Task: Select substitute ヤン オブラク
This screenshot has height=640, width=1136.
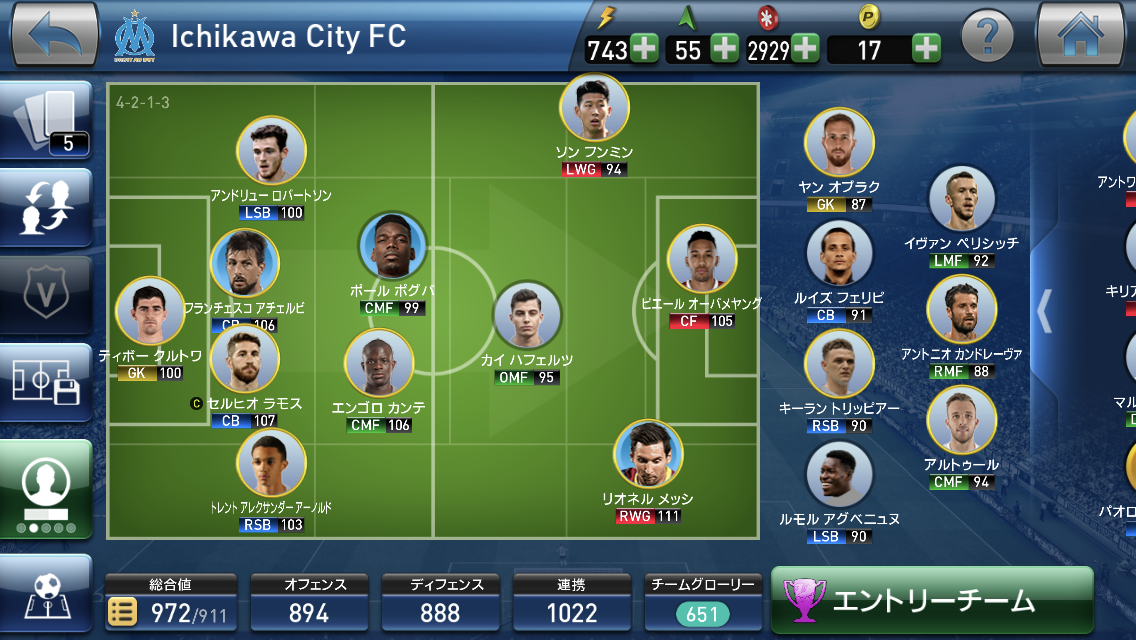Action: [839, 143]
